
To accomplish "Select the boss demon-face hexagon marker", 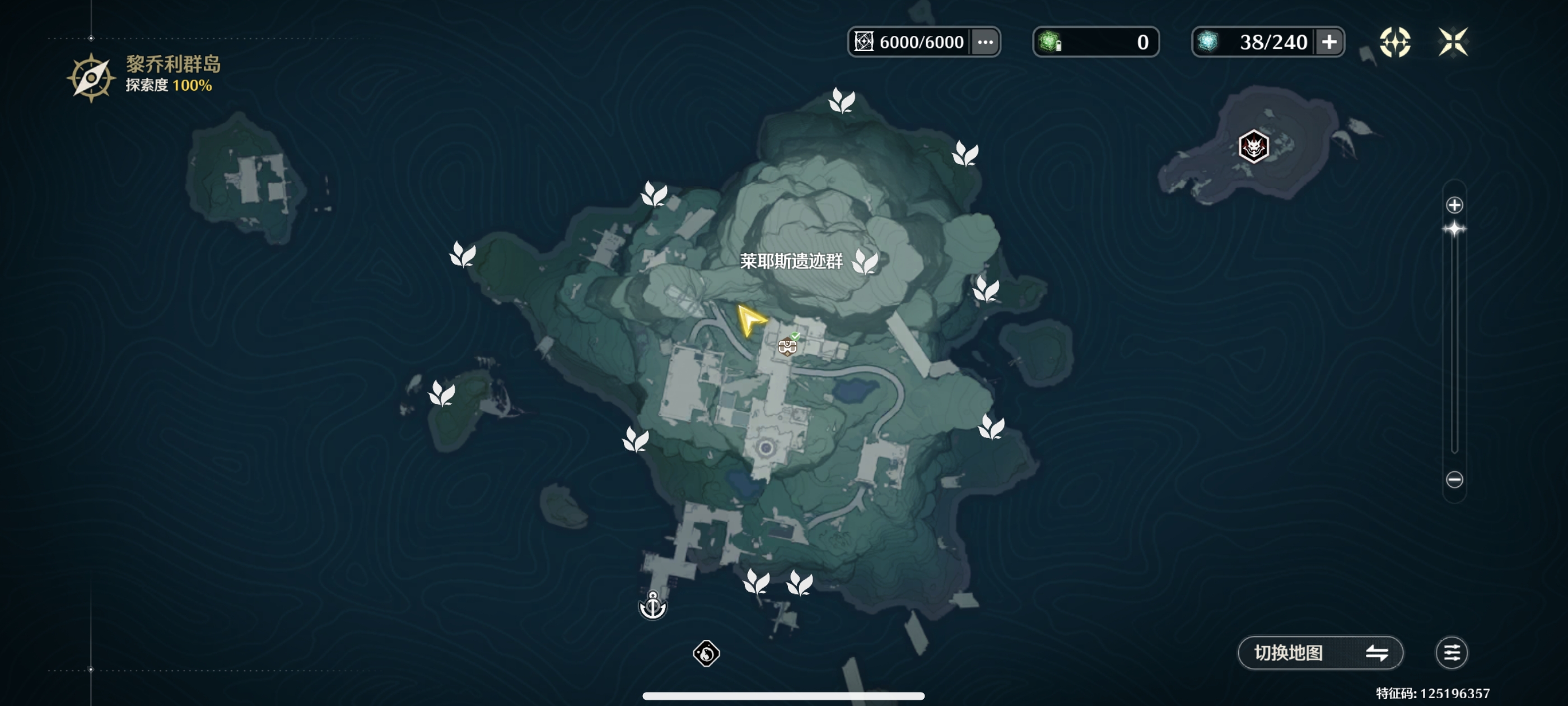I will click(1253, 146).
